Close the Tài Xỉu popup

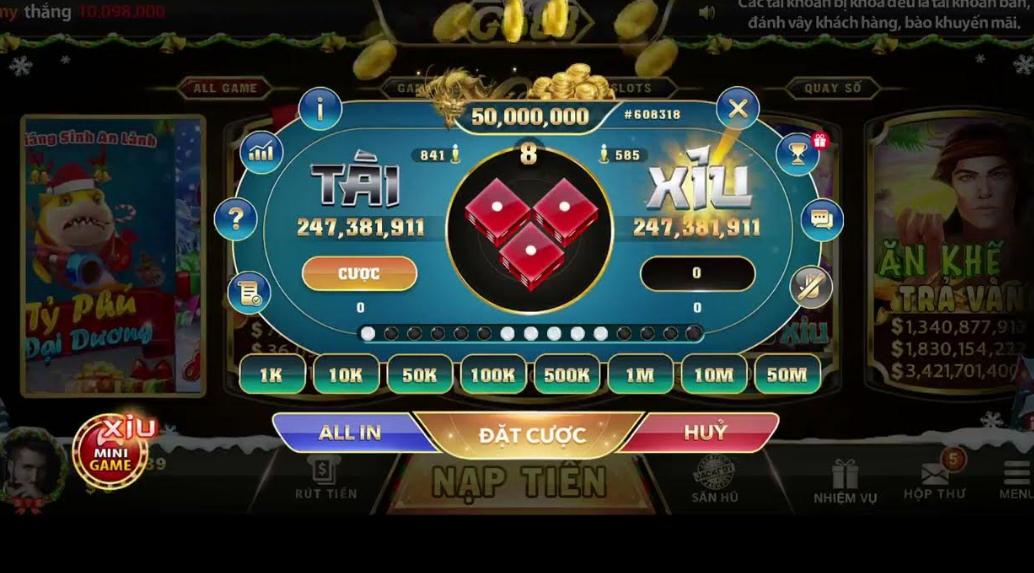click(738, 109)
